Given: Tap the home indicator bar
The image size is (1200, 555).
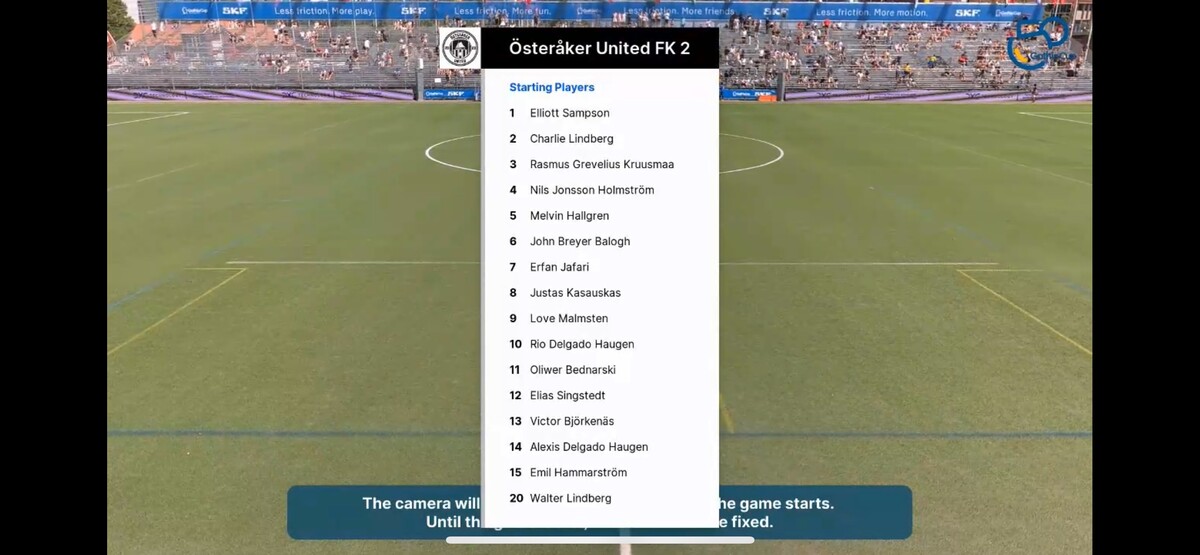Looking at the screenshot, I should pos(600,541).
